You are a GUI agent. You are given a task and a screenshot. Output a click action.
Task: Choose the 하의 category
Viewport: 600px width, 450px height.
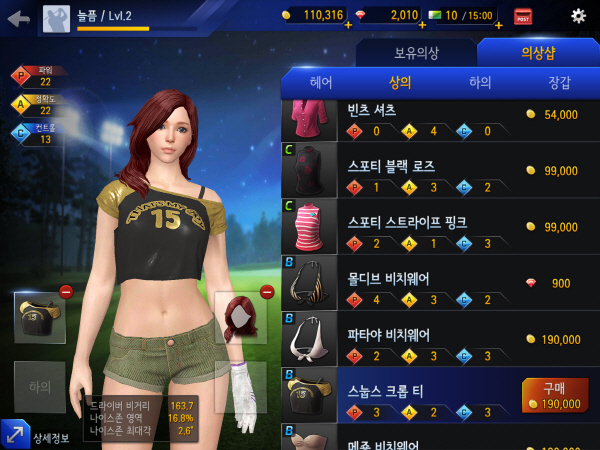point(480,83)
